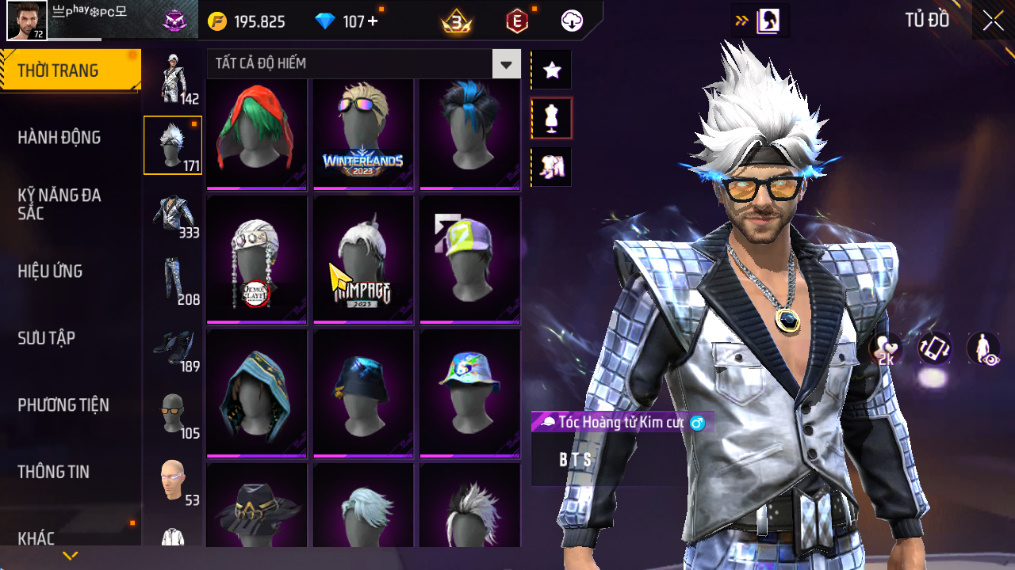Add diamonds with the plus button
The height and width of the screenshot is (570, 1015).
373,21
